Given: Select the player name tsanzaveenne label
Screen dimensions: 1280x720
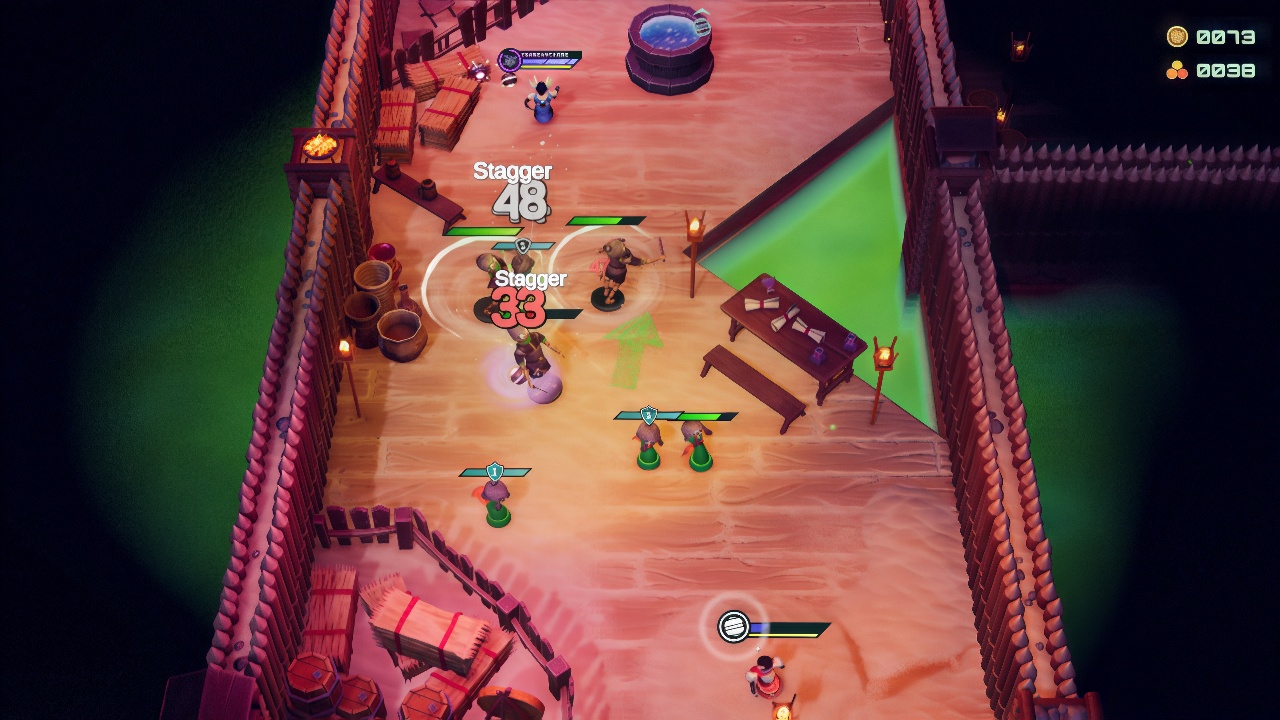Looking at the screenshot, I should pyautogui.click(x=545, y=54).
